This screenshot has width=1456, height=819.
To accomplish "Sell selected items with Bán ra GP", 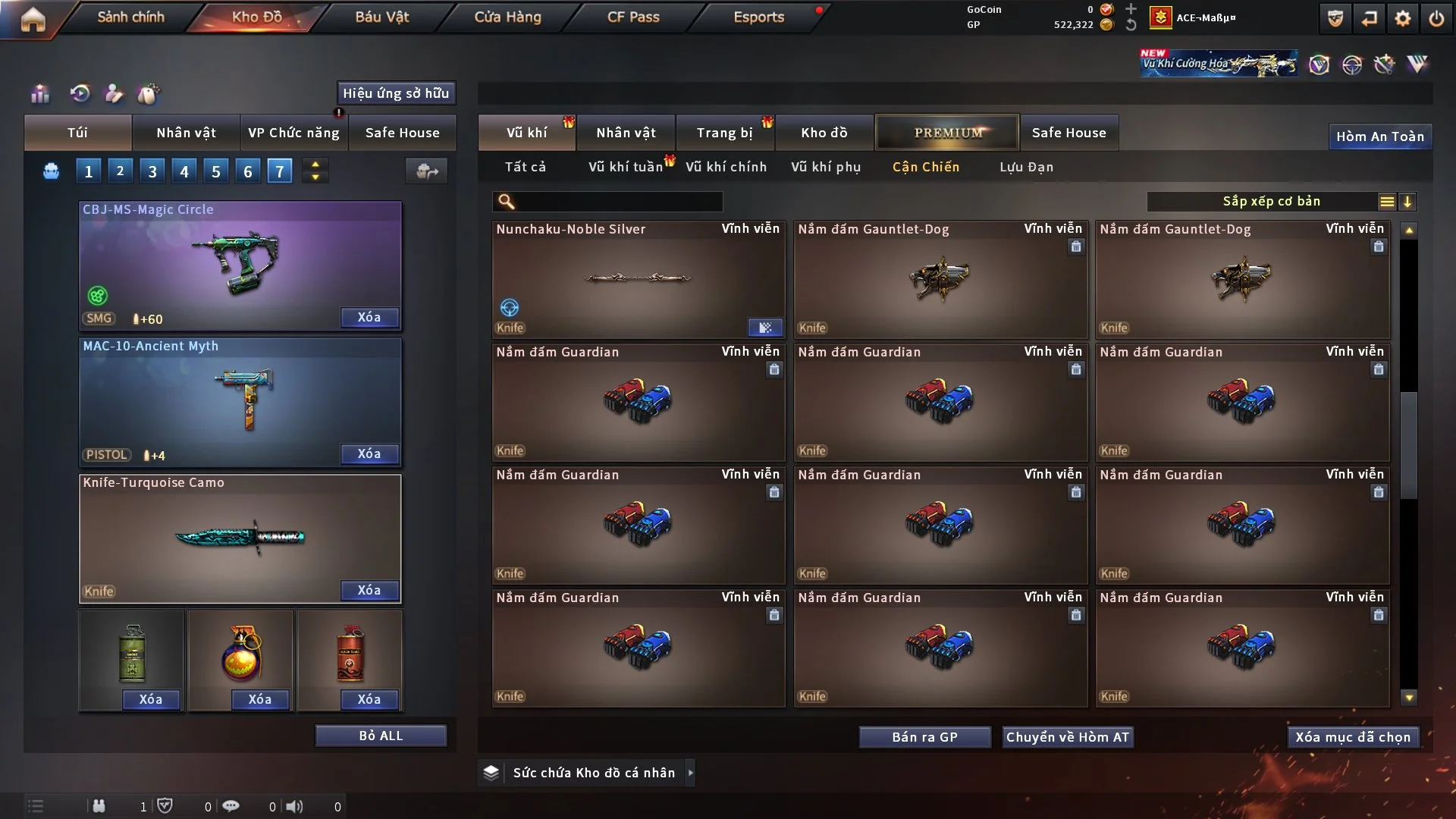I will (924, 737).
